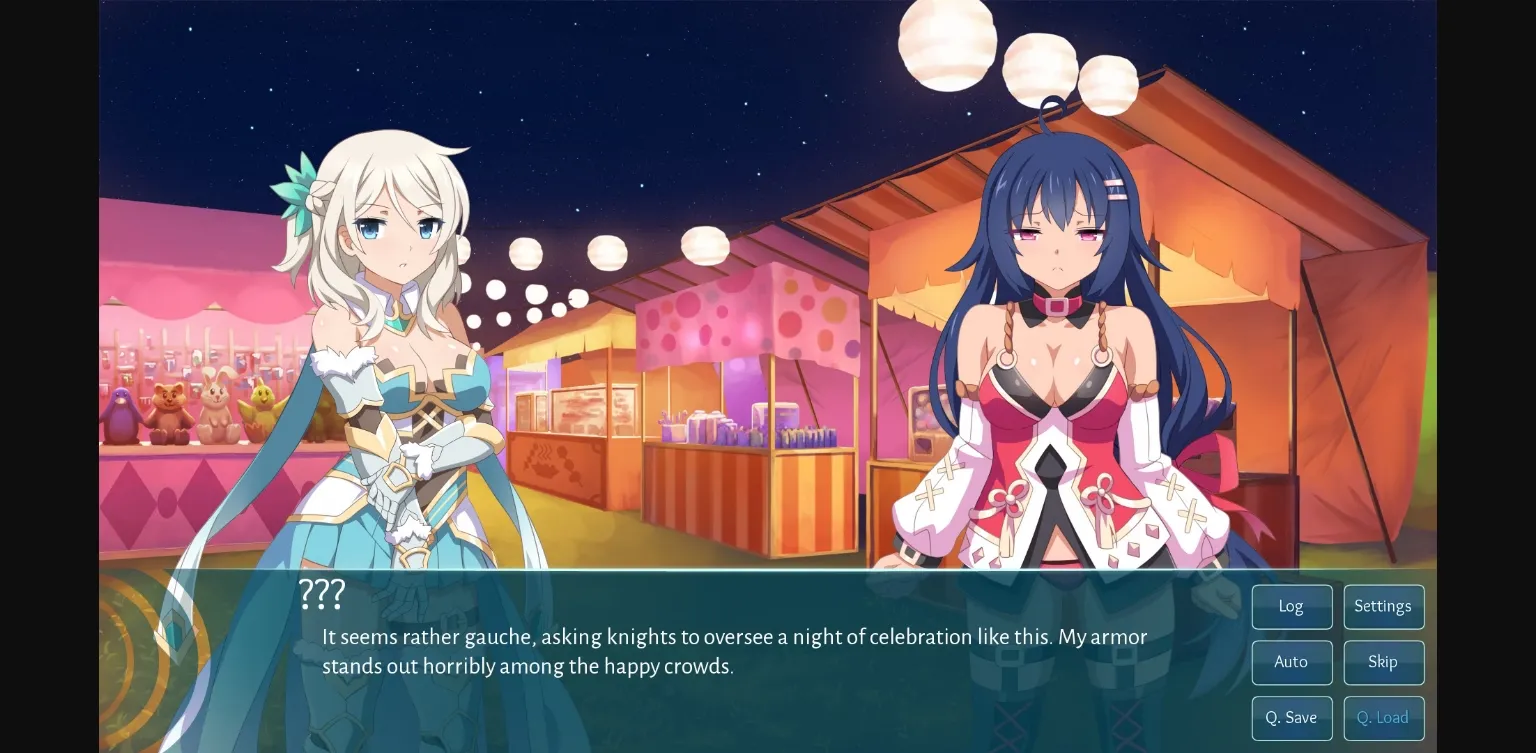Click the dialogue box to advance text
The height and width of the screenshot is (753, 1536).
coord(700,650)
